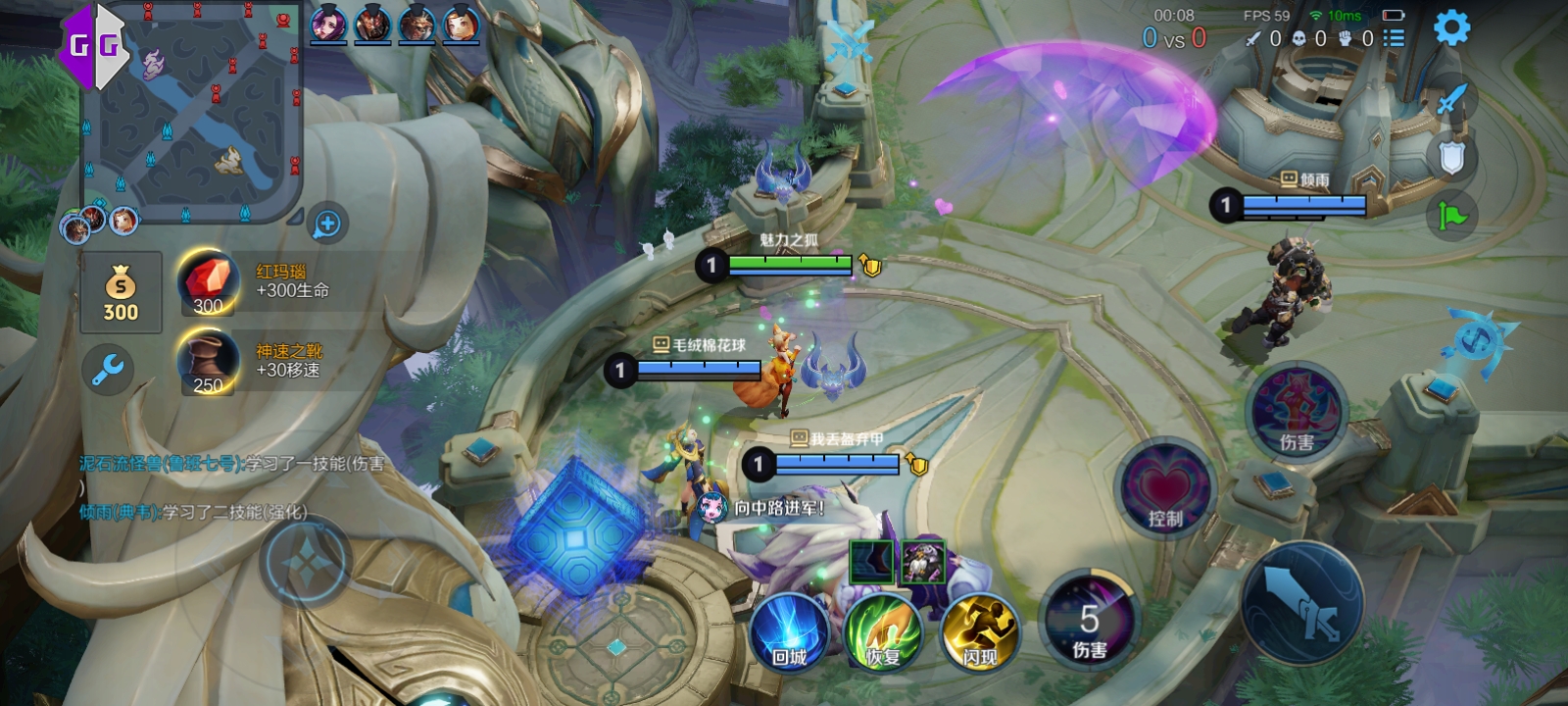
Task: Cast the 闪现 flash spell
Action: click(979, 632)
